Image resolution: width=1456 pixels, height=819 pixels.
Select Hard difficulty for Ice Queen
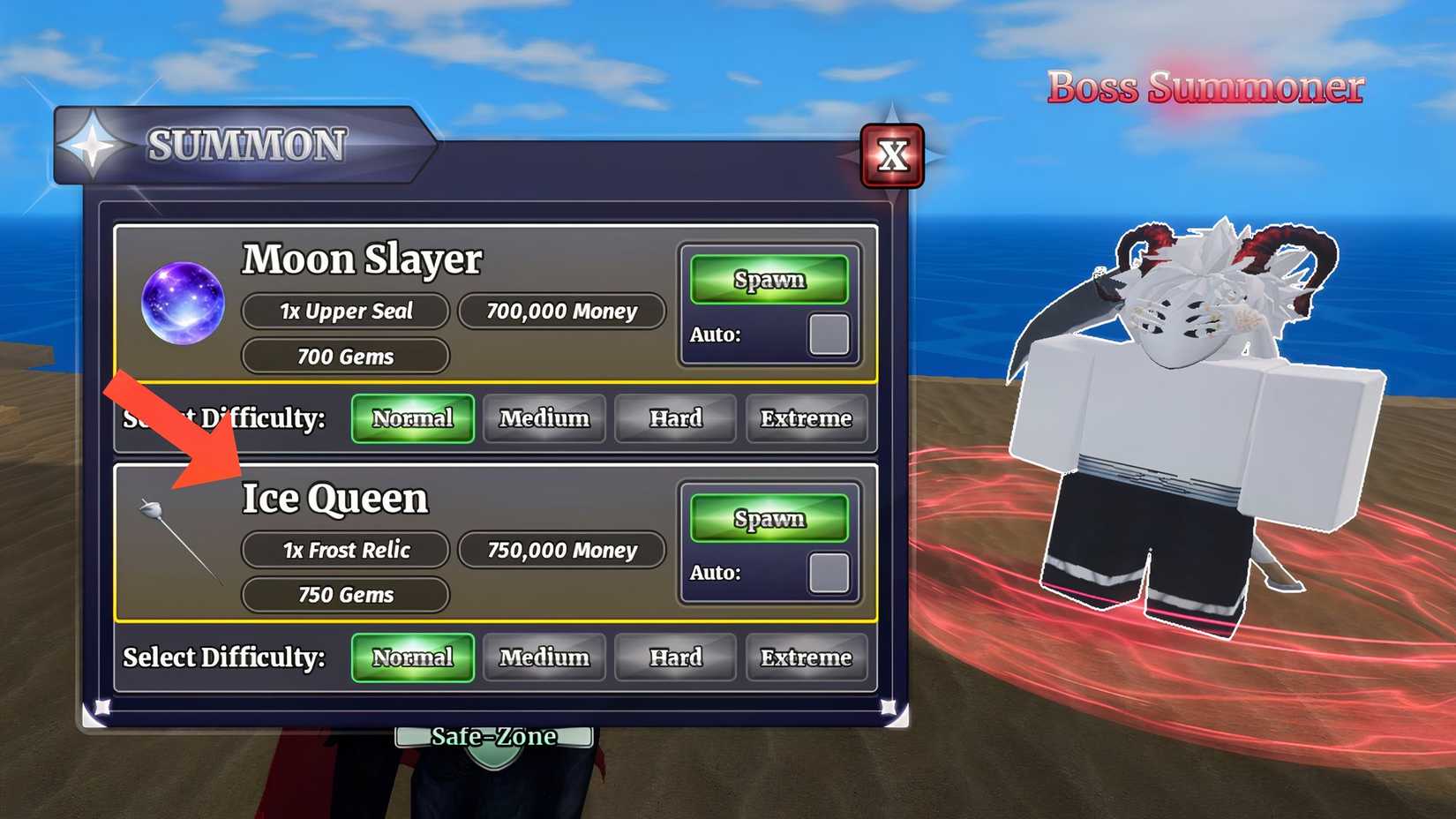tap(675, 657)
